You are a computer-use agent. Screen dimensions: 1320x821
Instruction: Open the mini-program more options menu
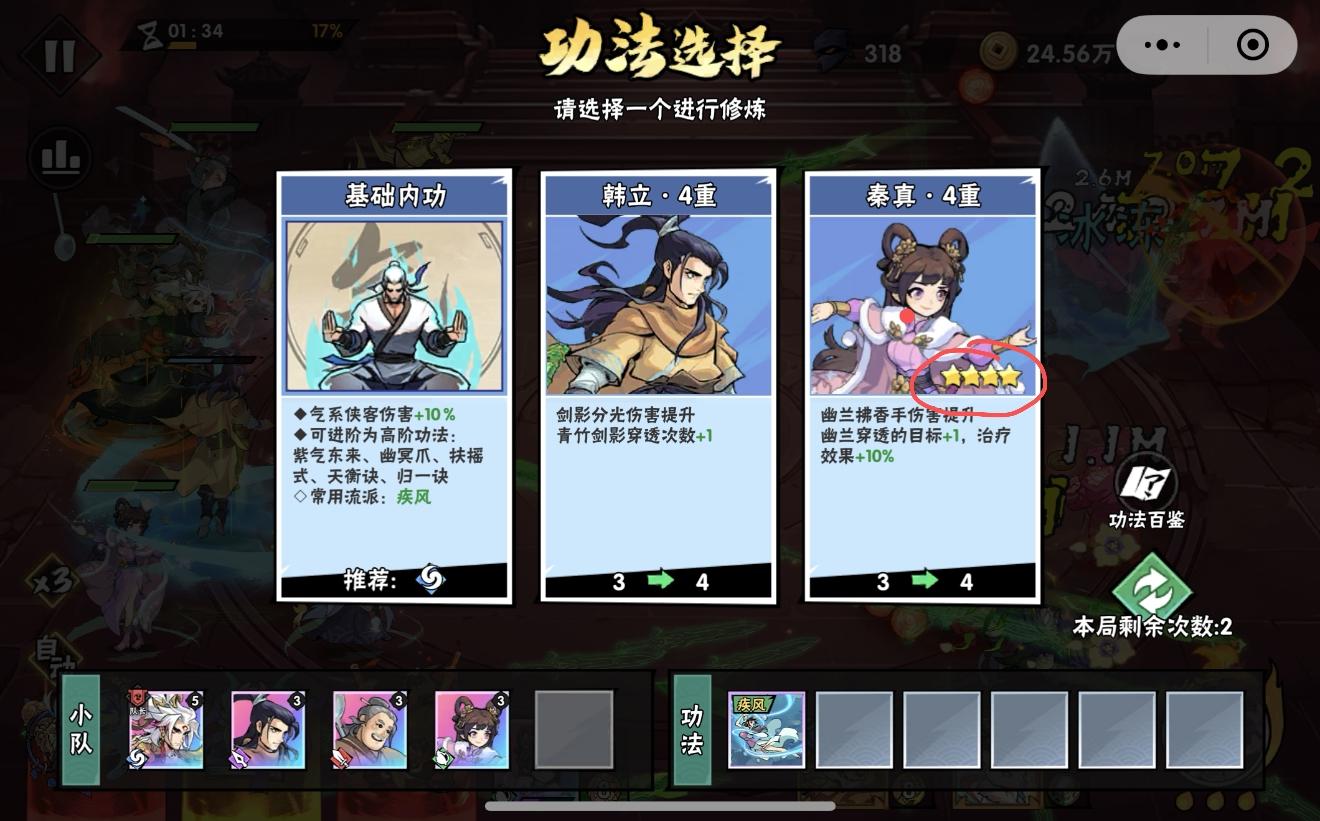[x=1160, y=44]
